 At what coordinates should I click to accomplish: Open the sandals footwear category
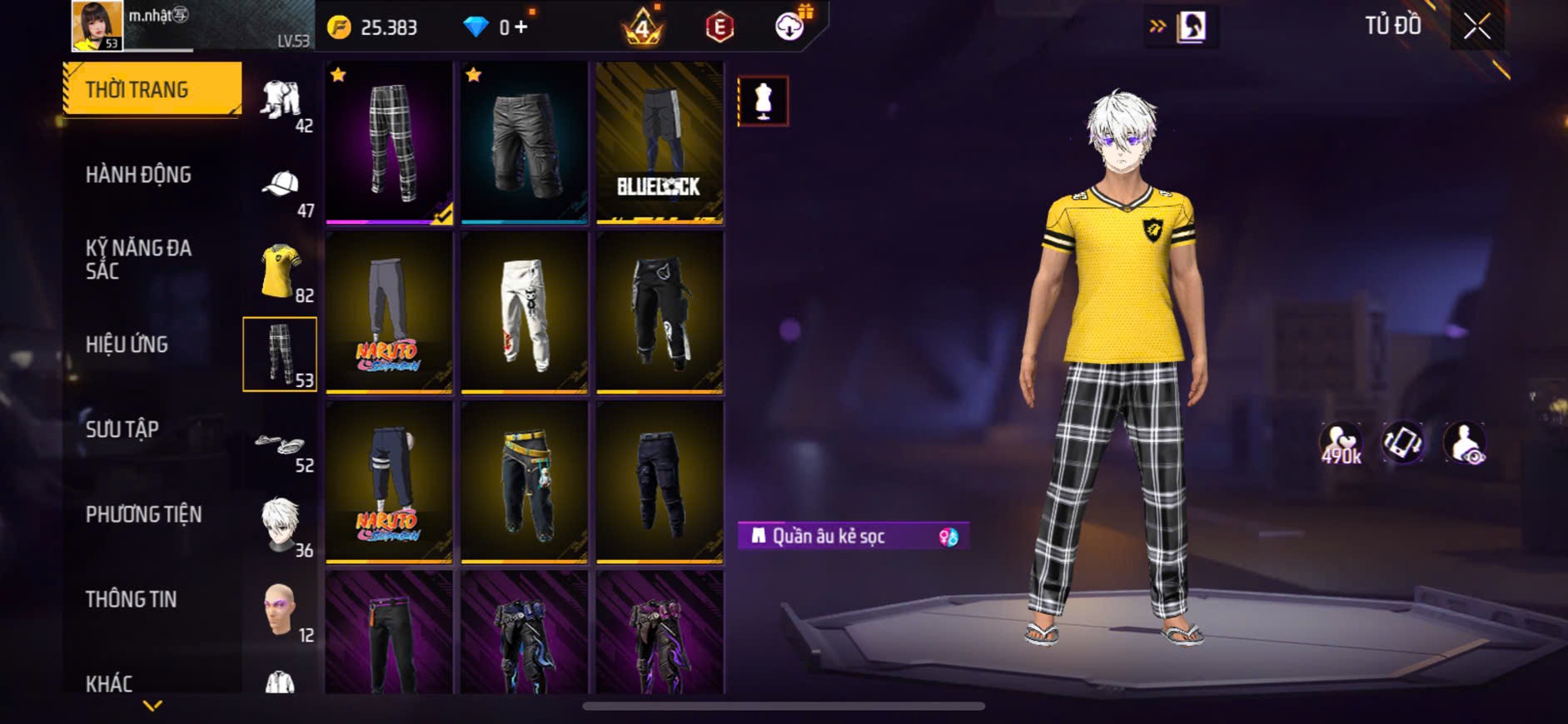281,444
